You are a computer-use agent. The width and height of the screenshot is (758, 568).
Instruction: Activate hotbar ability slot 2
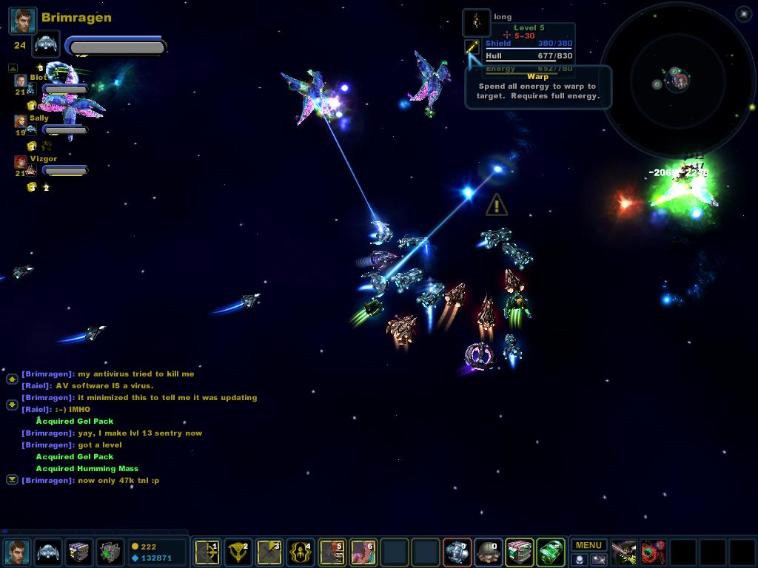(239, 552)
